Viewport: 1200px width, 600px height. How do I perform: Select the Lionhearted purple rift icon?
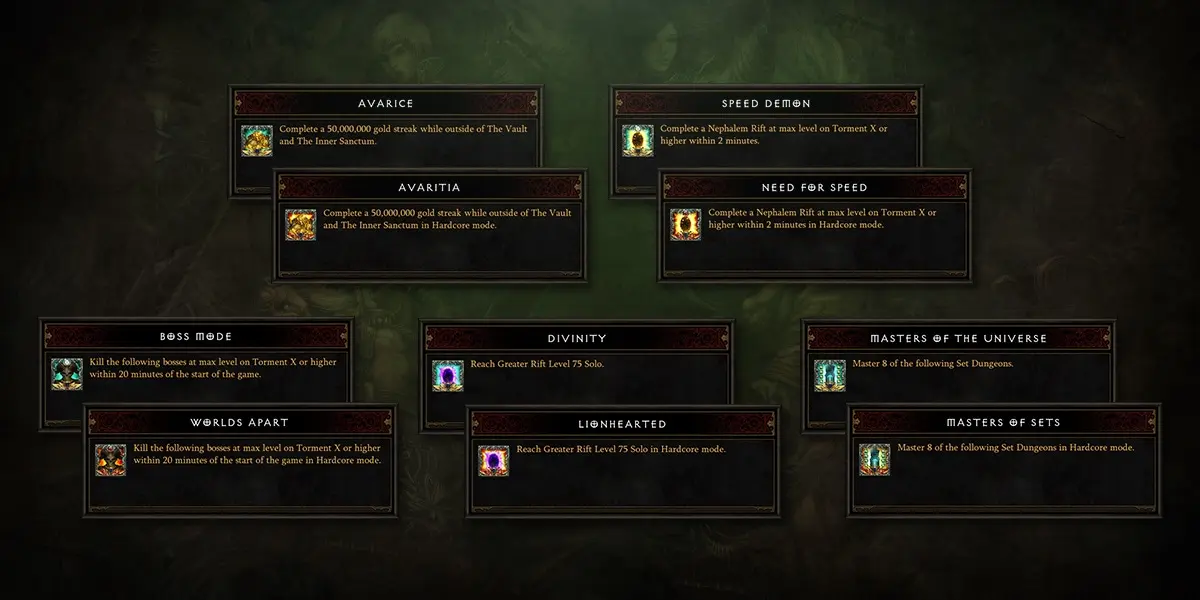(493, 460)
